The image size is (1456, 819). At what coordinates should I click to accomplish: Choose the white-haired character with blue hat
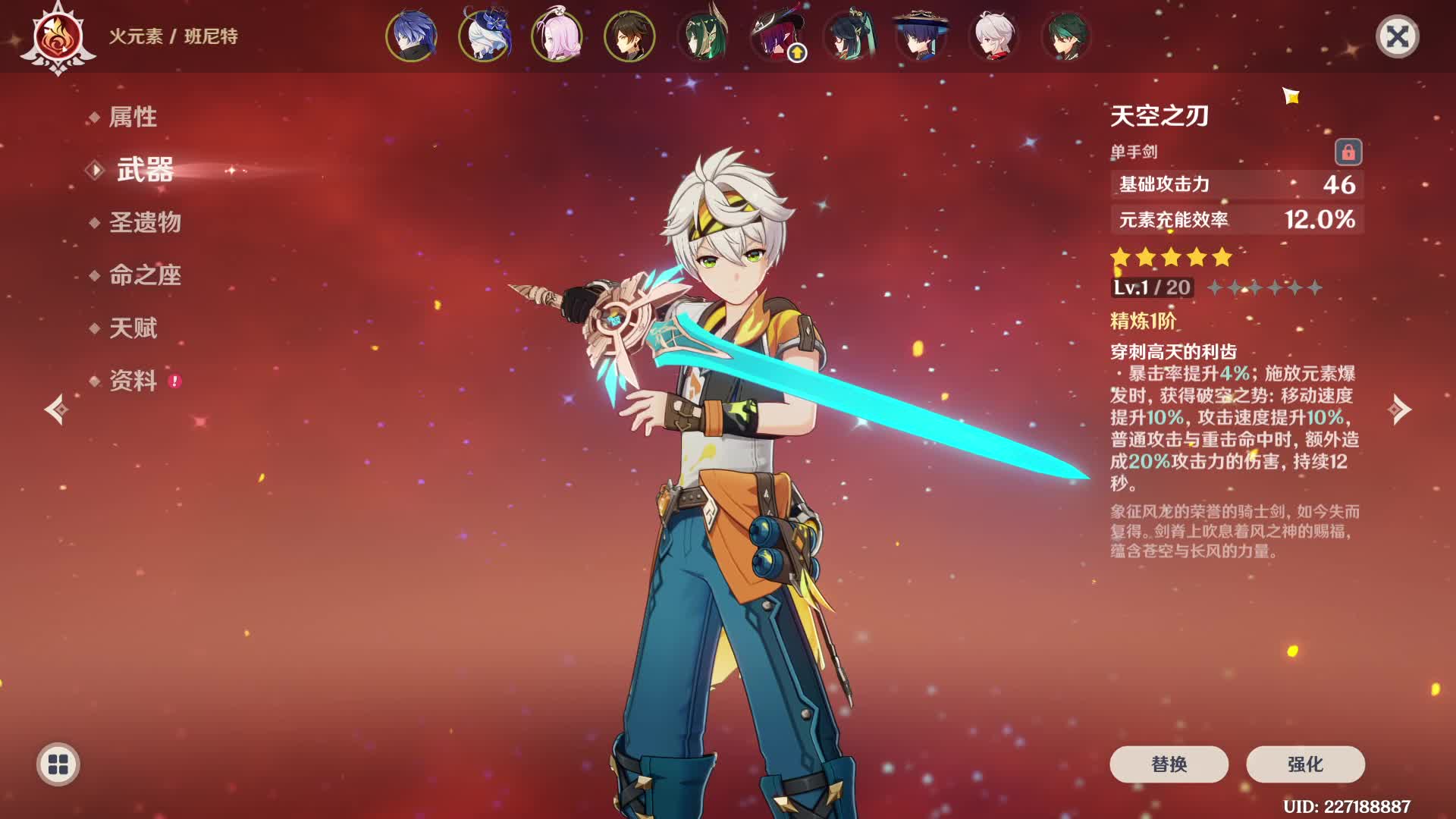click(485, 36)
